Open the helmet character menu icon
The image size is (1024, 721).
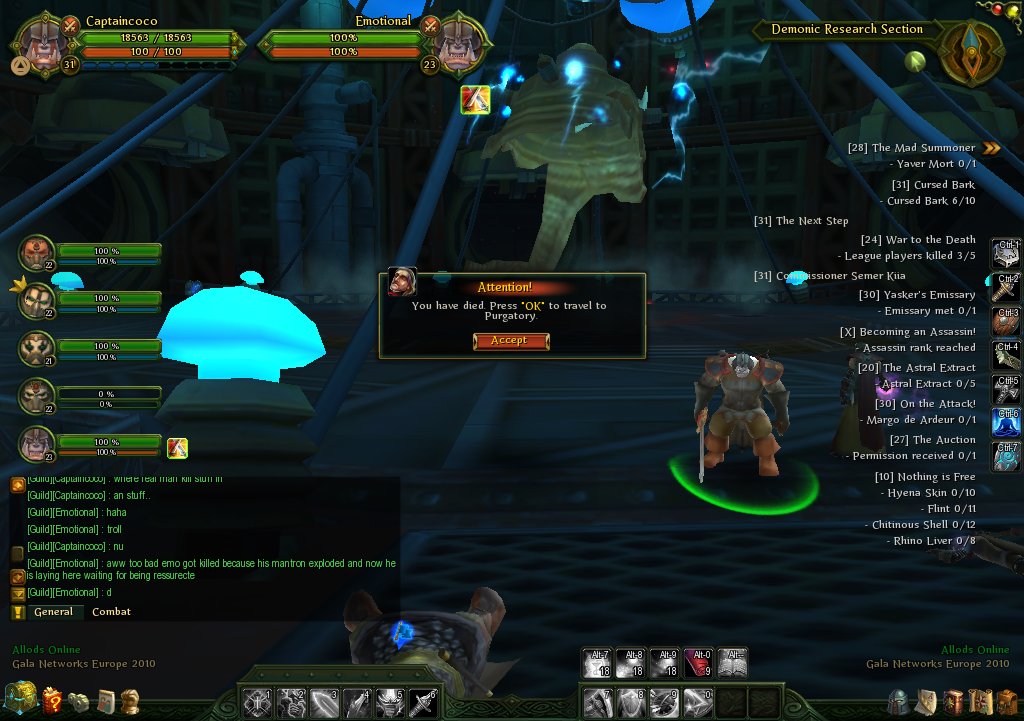coord(899,700)
